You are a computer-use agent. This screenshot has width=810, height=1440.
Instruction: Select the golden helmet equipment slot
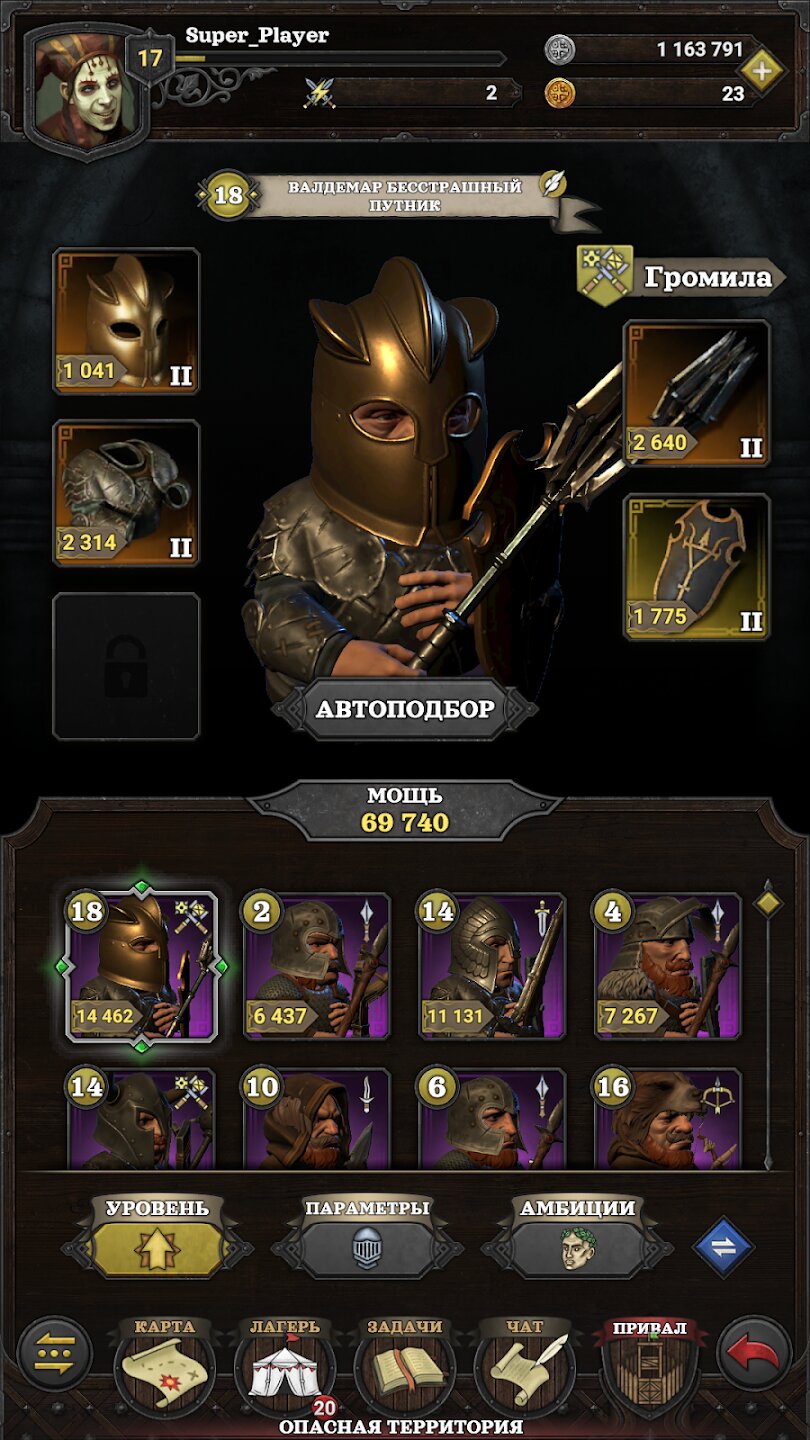tap(126, 321)
